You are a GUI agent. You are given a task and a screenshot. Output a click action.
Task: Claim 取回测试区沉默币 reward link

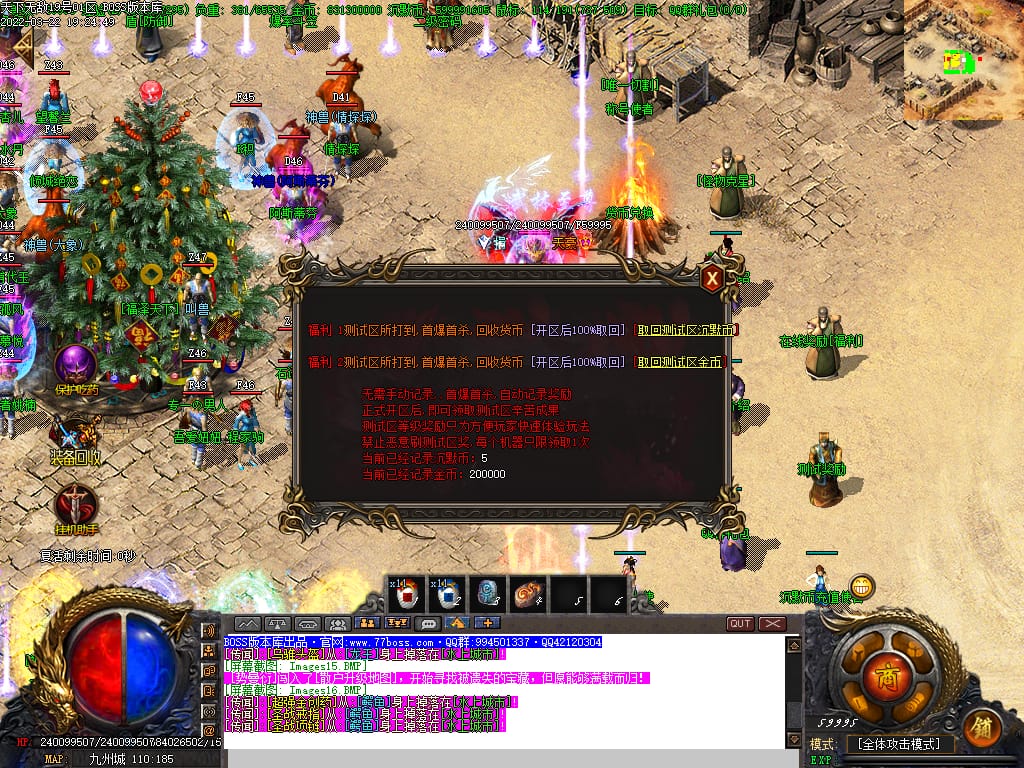pos(688,331)
